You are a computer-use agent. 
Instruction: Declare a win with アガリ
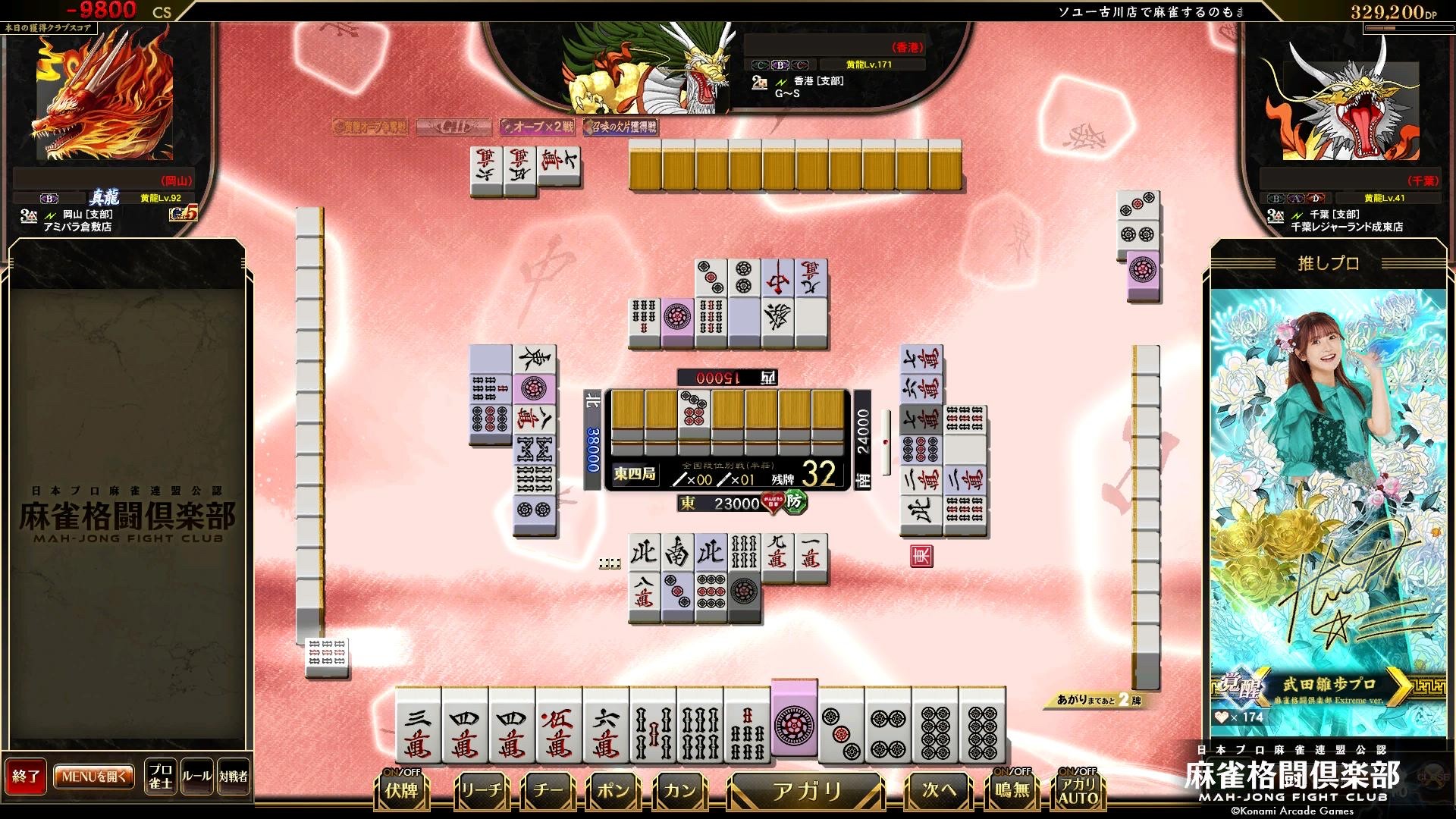806,790
